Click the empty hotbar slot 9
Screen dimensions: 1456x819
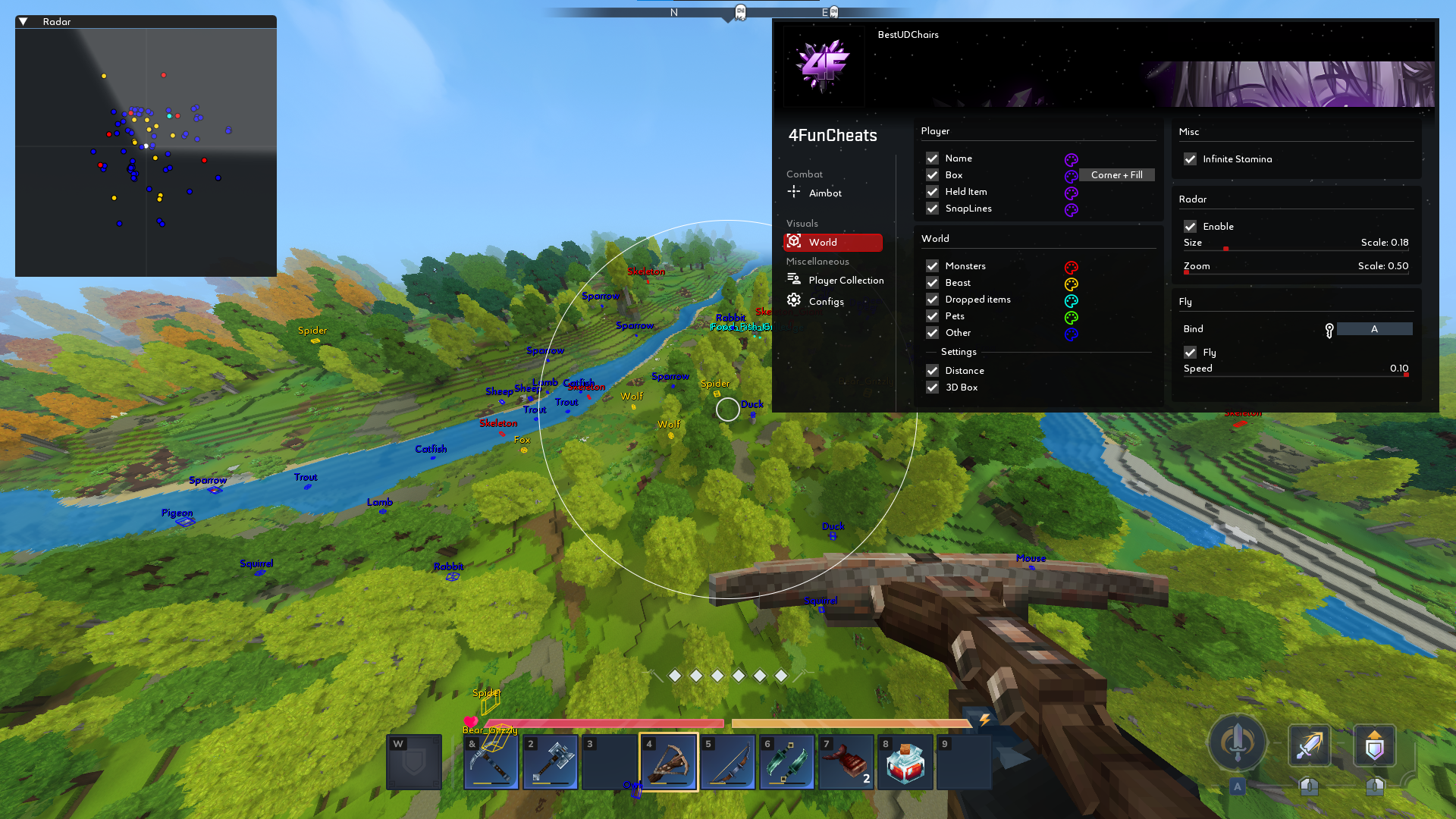[x=964, y=761]
